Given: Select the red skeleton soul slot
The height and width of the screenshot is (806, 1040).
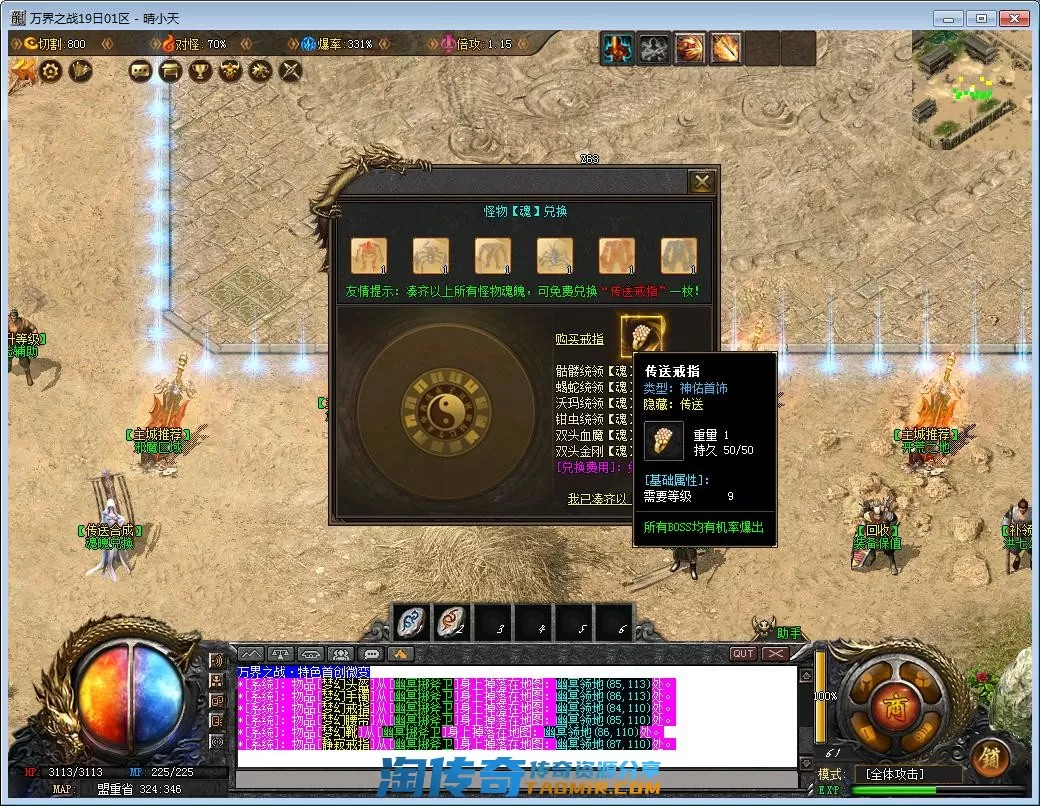Looking at the screenshot, I should tap(368, 256).
